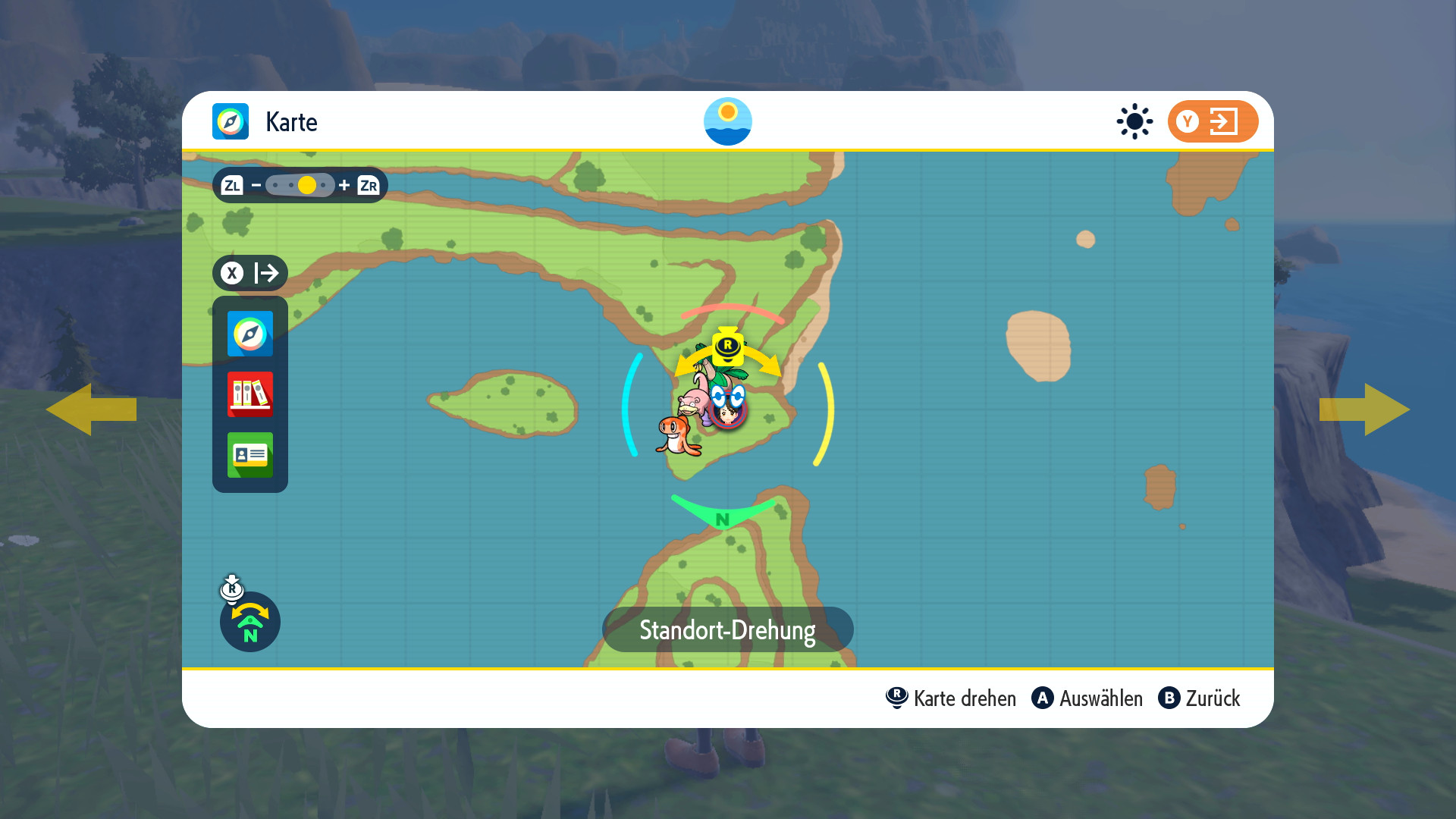Click the sun weather icon
The width and height of the screenshot is (1456, 819).
(x=1134, y=121)
